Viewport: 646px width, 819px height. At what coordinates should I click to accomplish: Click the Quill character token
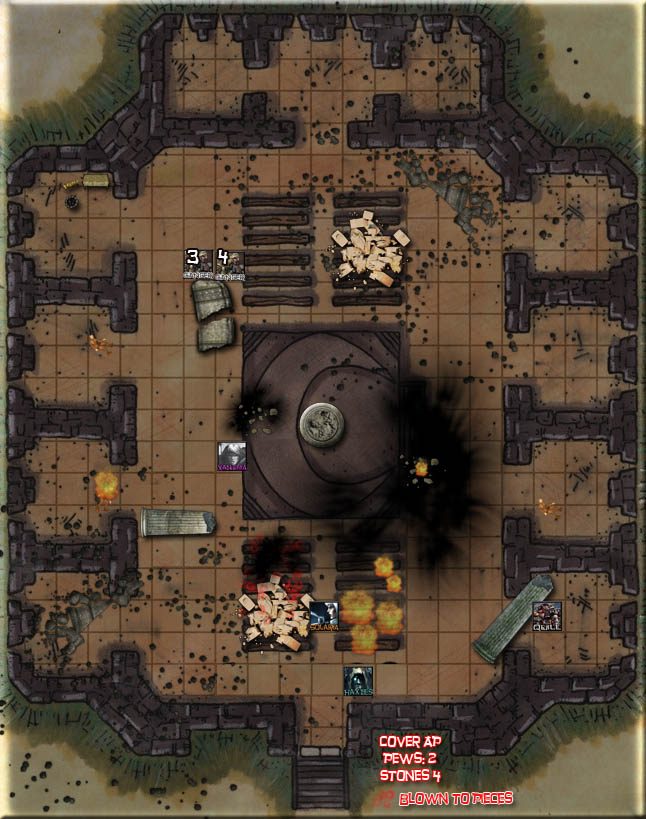point(546,616)
